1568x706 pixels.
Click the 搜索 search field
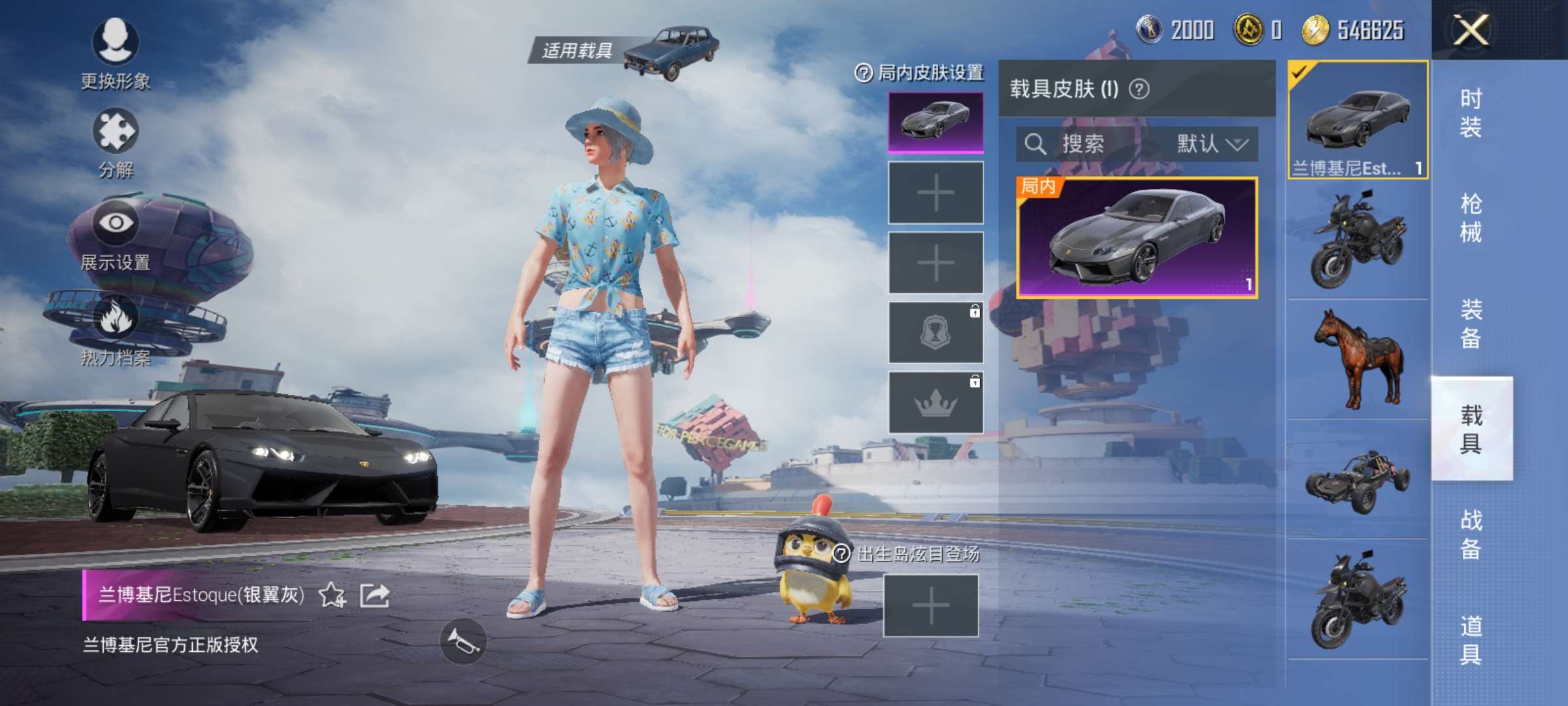click(x=1085, y=144)
